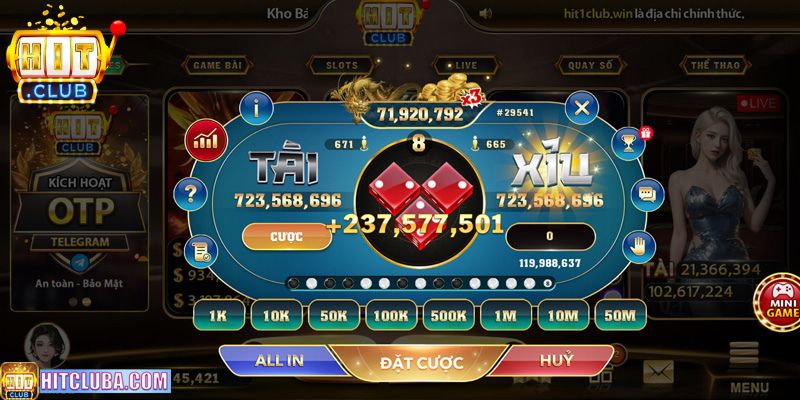Cancel the bet with Huỷ
The width and height of the screenshot is (800, 400).
(555, 359)
